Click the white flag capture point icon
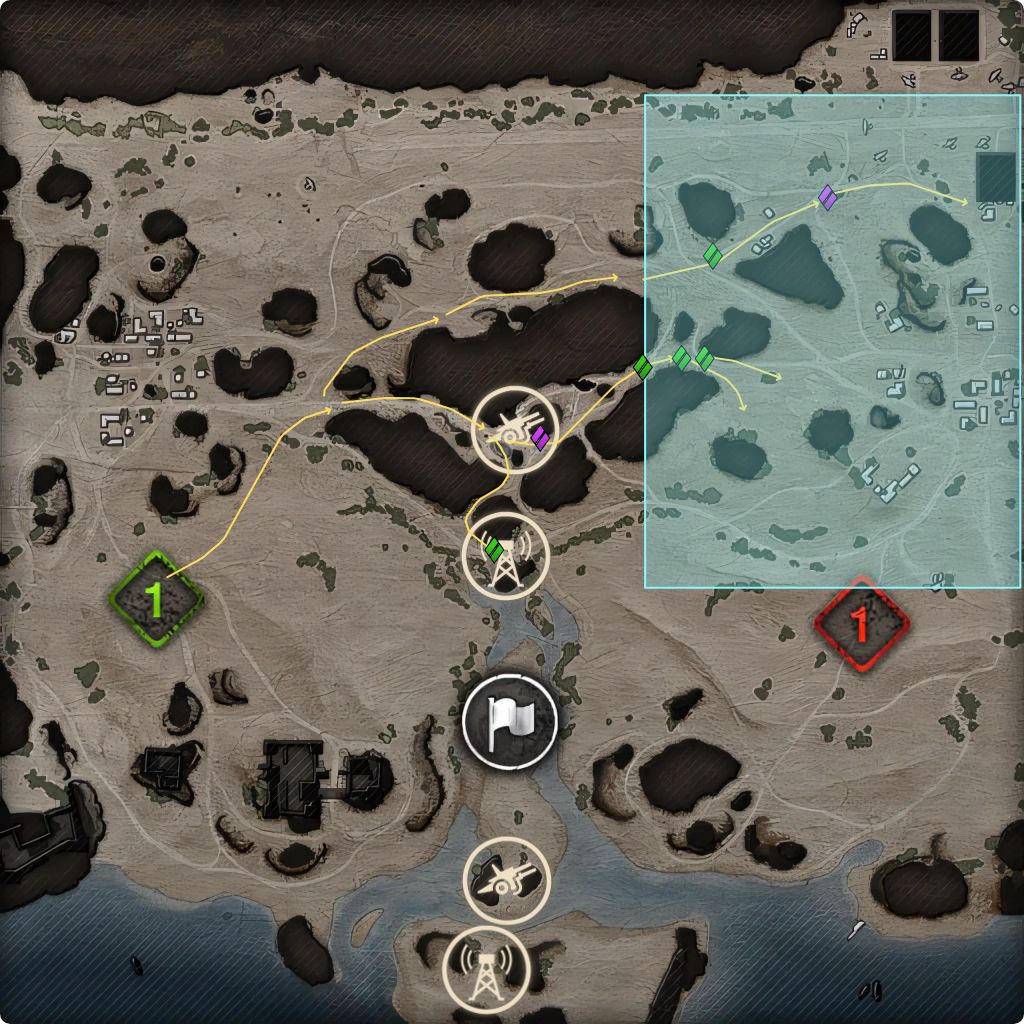The height and width of the screenshot is (1024, 1024). (510, 721)
